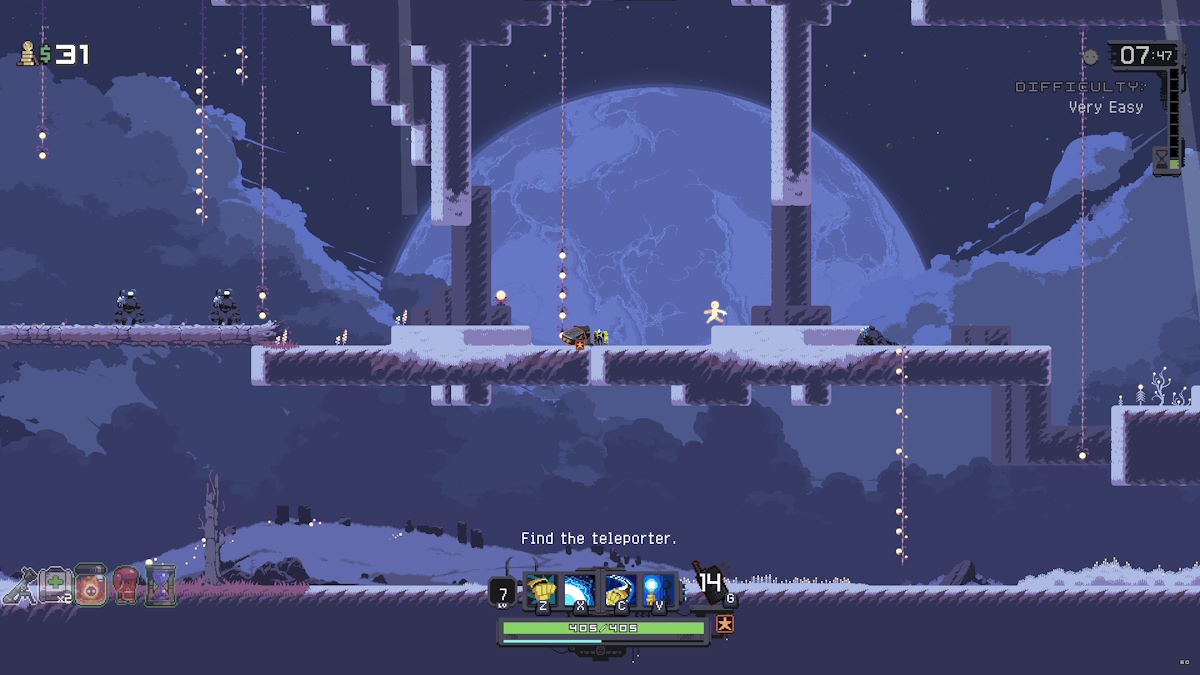Click the orange star buff icon
Viewport: 1200px width, 675px height.
click(726, 624)
